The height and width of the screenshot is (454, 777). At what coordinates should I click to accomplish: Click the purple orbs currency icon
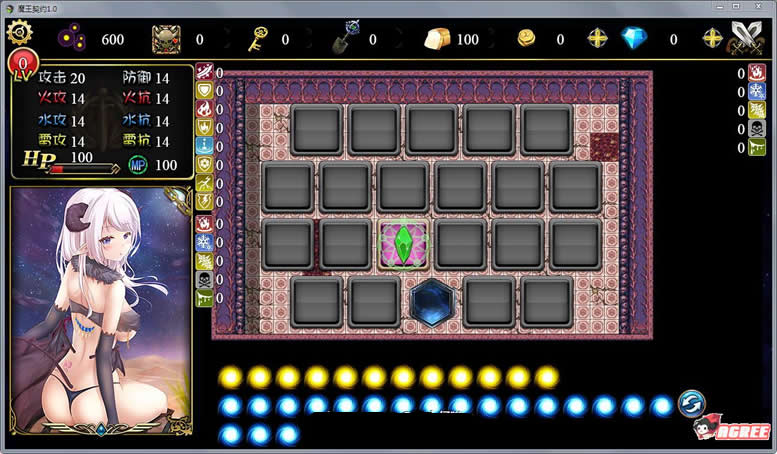point(72,39)
